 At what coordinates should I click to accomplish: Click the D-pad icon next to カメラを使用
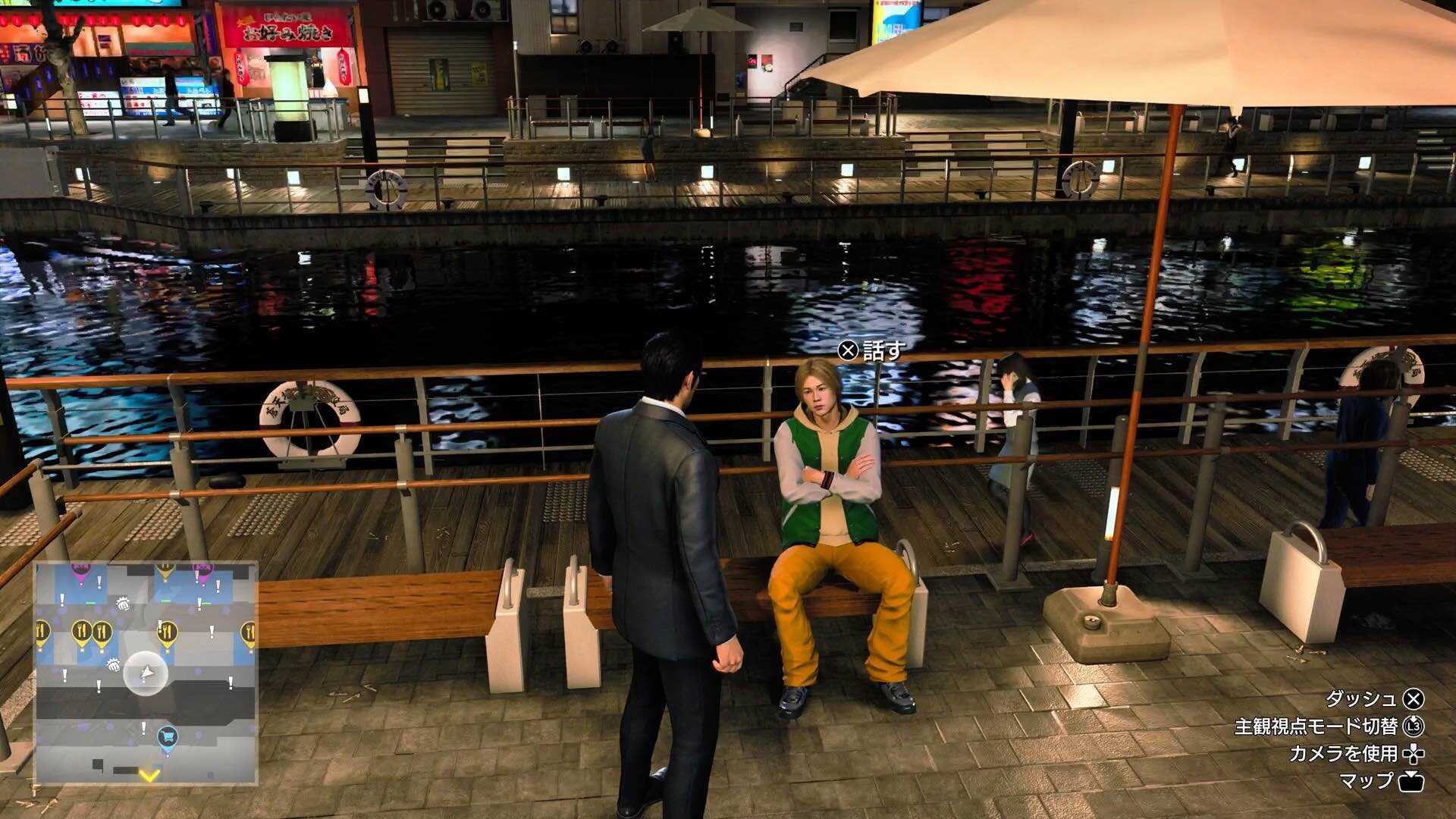point(1414,755)
